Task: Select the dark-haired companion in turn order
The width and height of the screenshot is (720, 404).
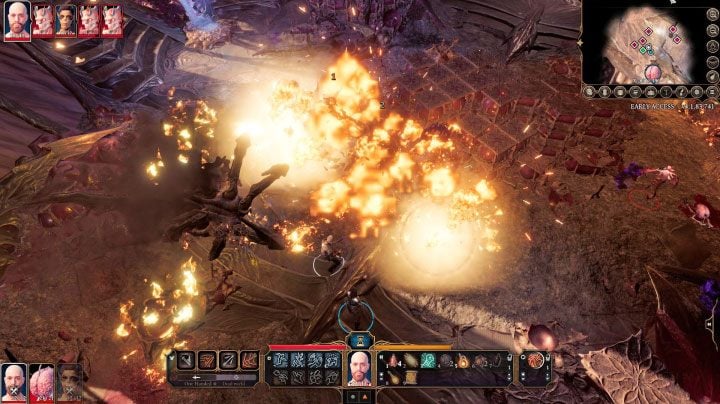Action: coord(66,20)
